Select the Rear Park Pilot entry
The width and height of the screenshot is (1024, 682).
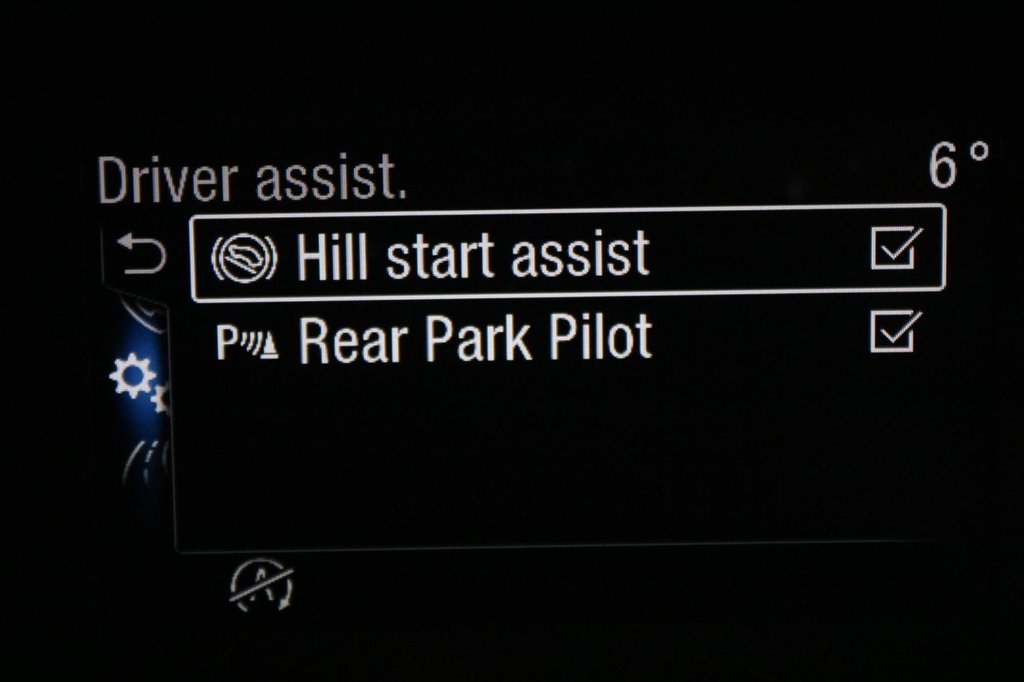[475, 340]
